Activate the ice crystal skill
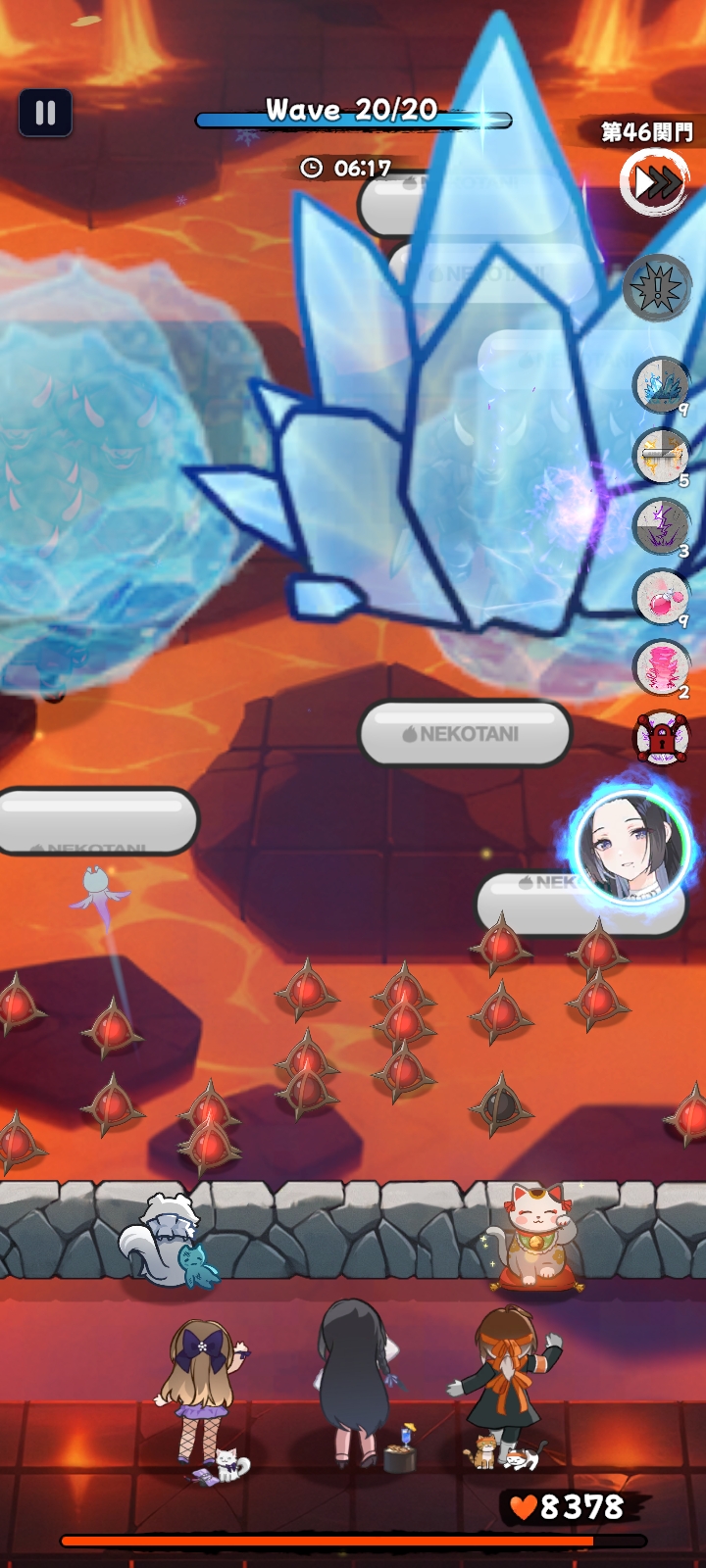 pyautogui.click(x=661, y=385)
